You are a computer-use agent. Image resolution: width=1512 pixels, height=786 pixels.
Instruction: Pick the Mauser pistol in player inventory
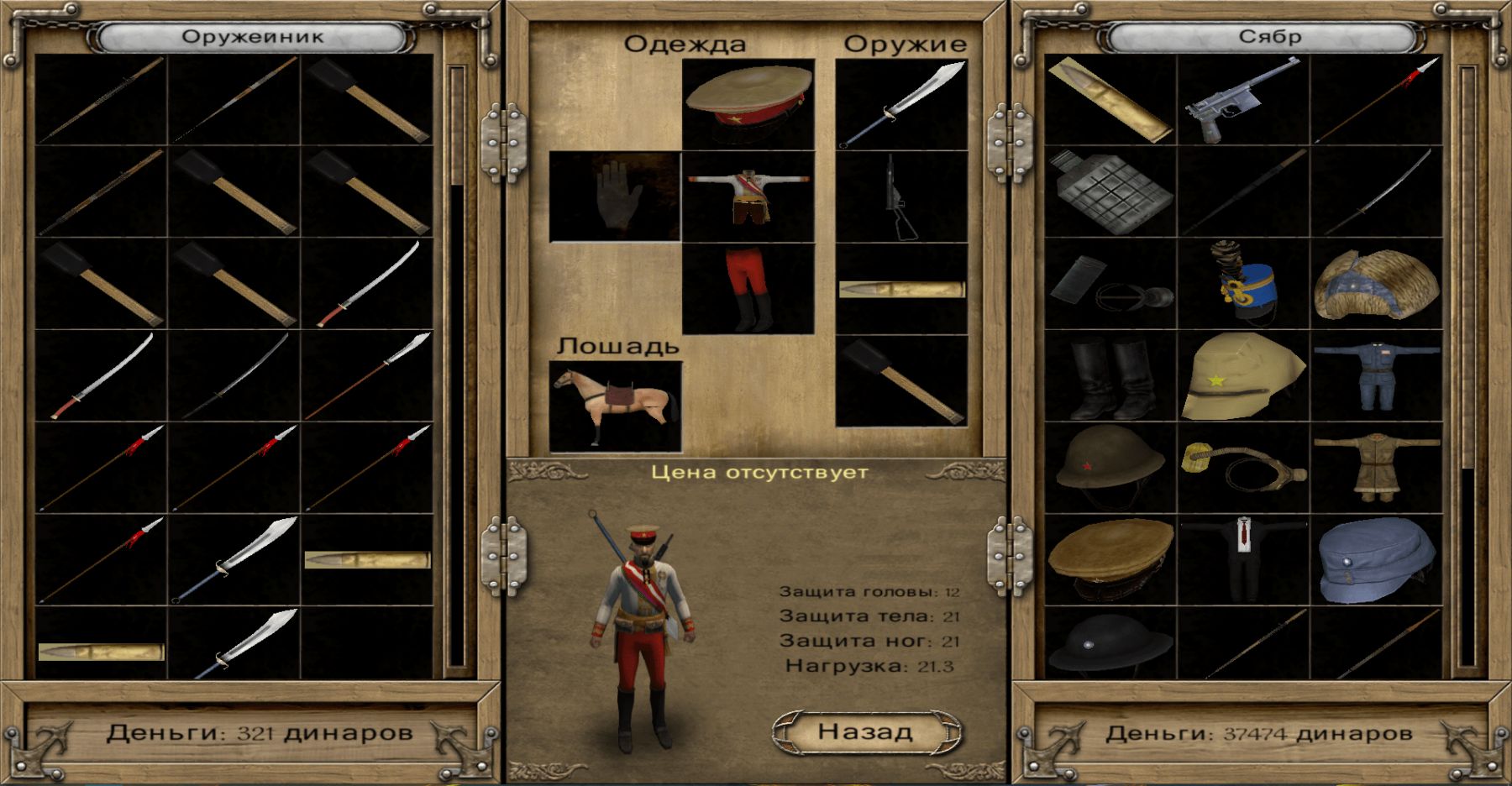[x=1242, y=101]
